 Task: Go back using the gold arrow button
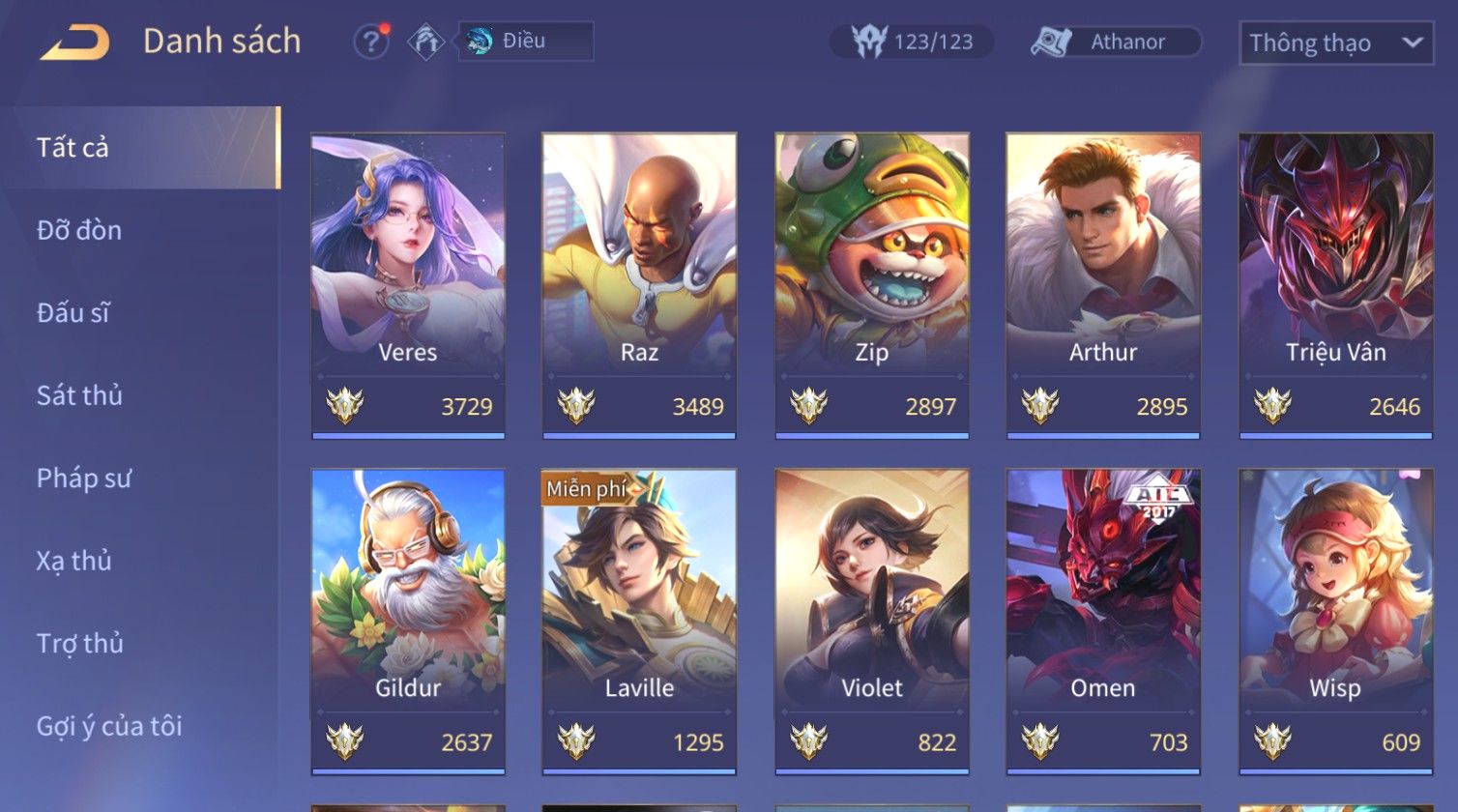point(74,43)
